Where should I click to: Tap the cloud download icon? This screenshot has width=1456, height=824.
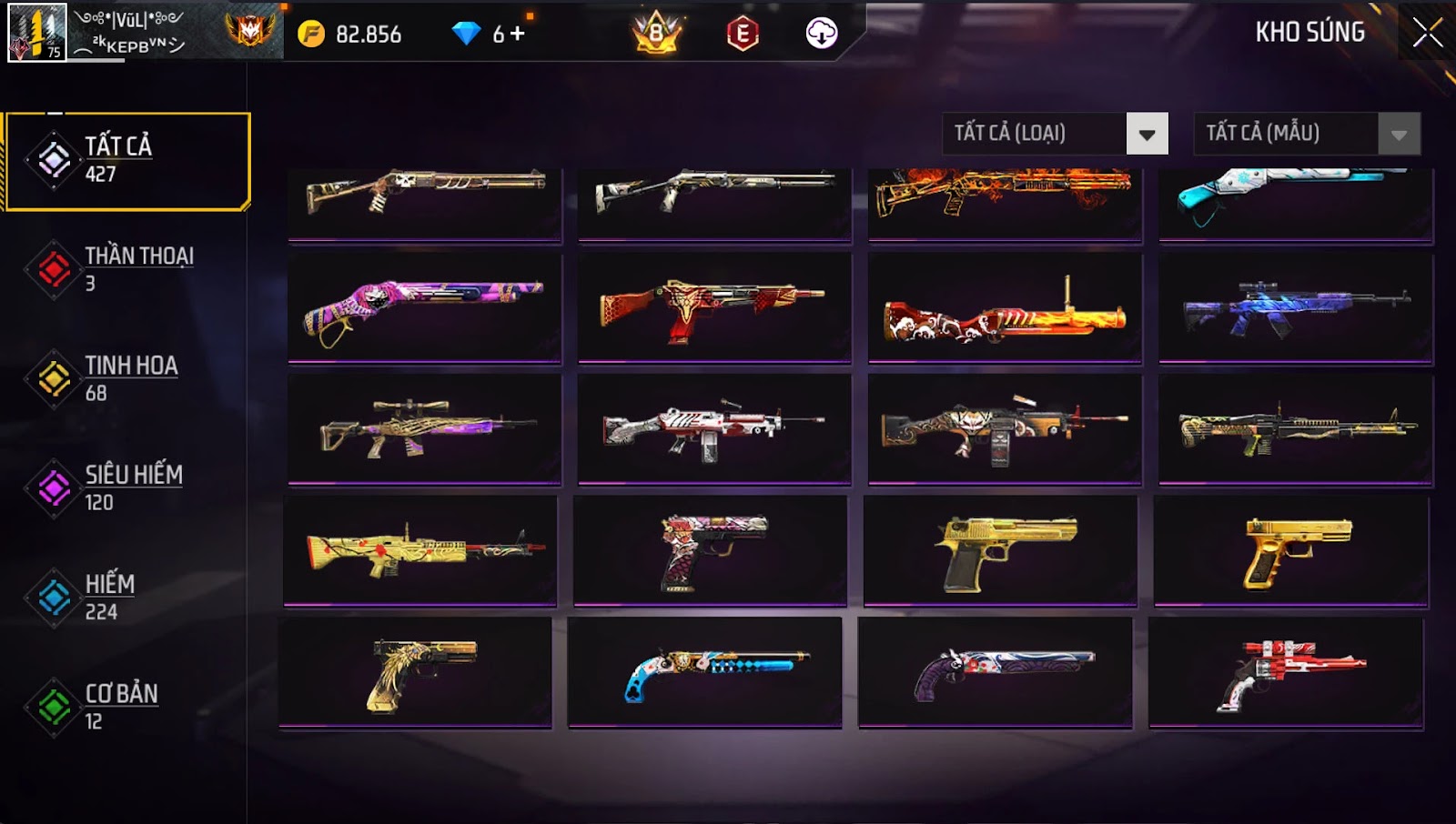point(821,34)
